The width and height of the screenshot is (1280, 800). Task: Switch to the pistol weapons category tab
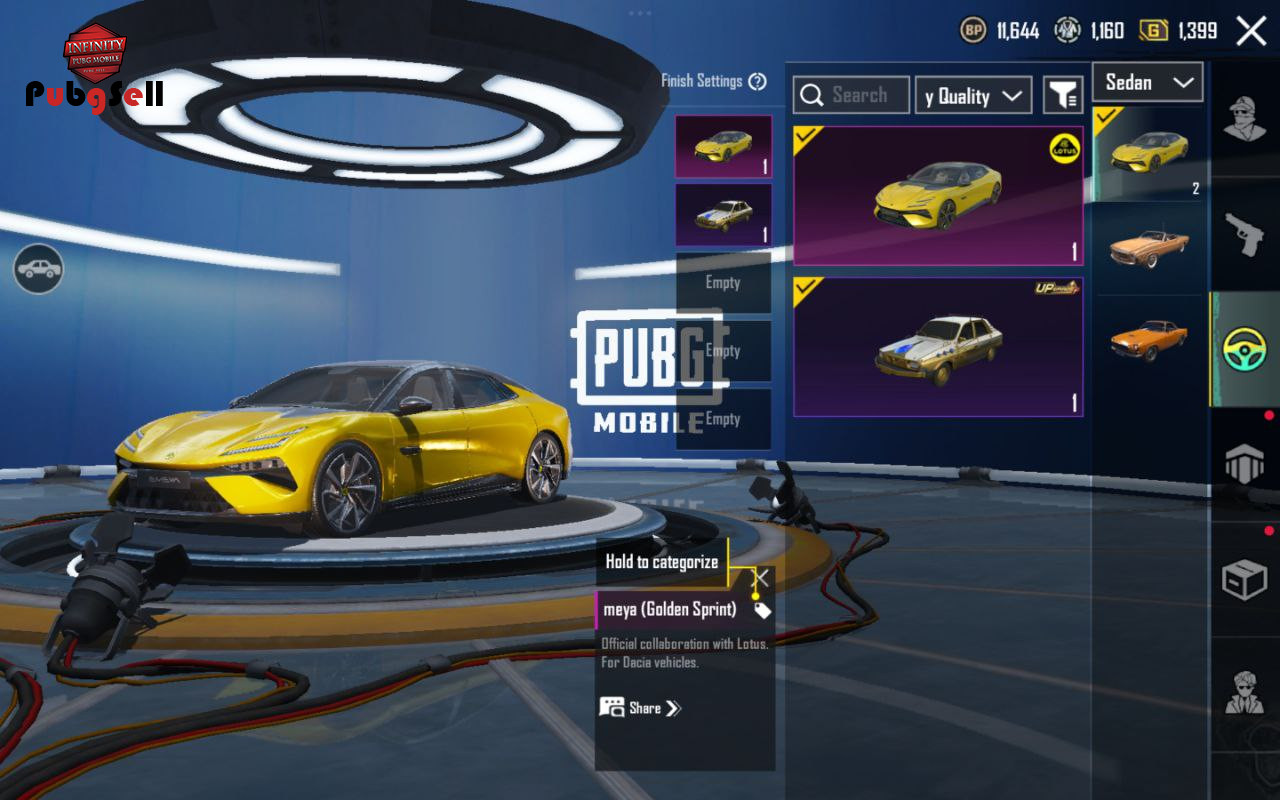(1244, 233)
